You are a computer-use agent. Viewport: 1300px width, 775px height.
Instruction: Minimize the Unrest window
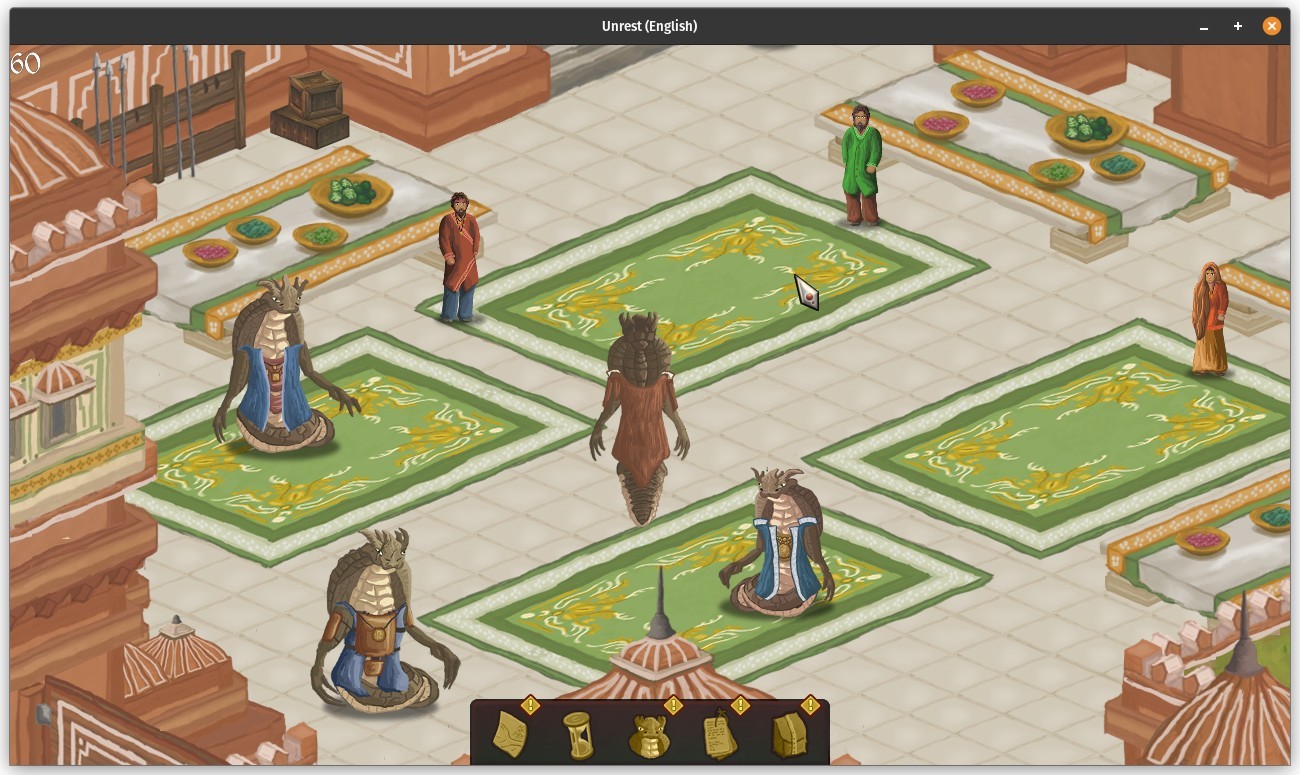coord(1204,26)
